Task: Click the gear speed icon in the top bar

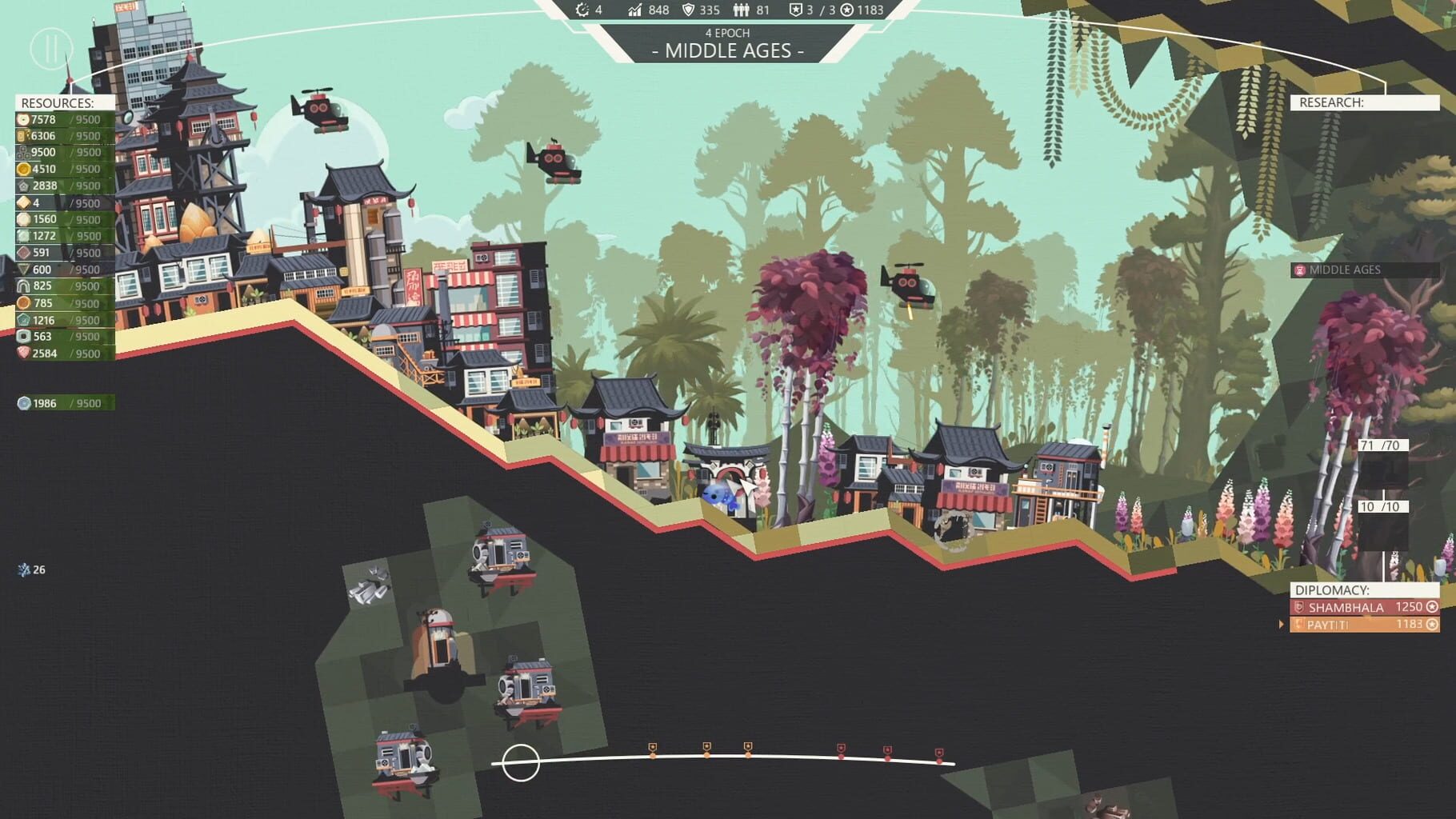Action: 583,10
